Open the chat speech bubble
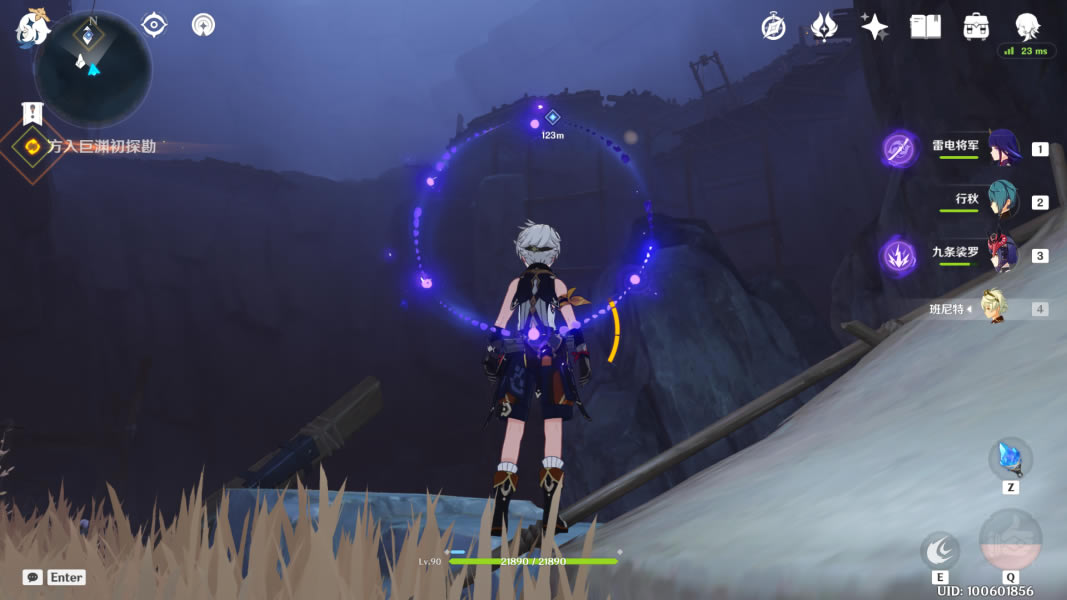The height and width of the screenshot is (600, 1067). (x=33, y=577)
